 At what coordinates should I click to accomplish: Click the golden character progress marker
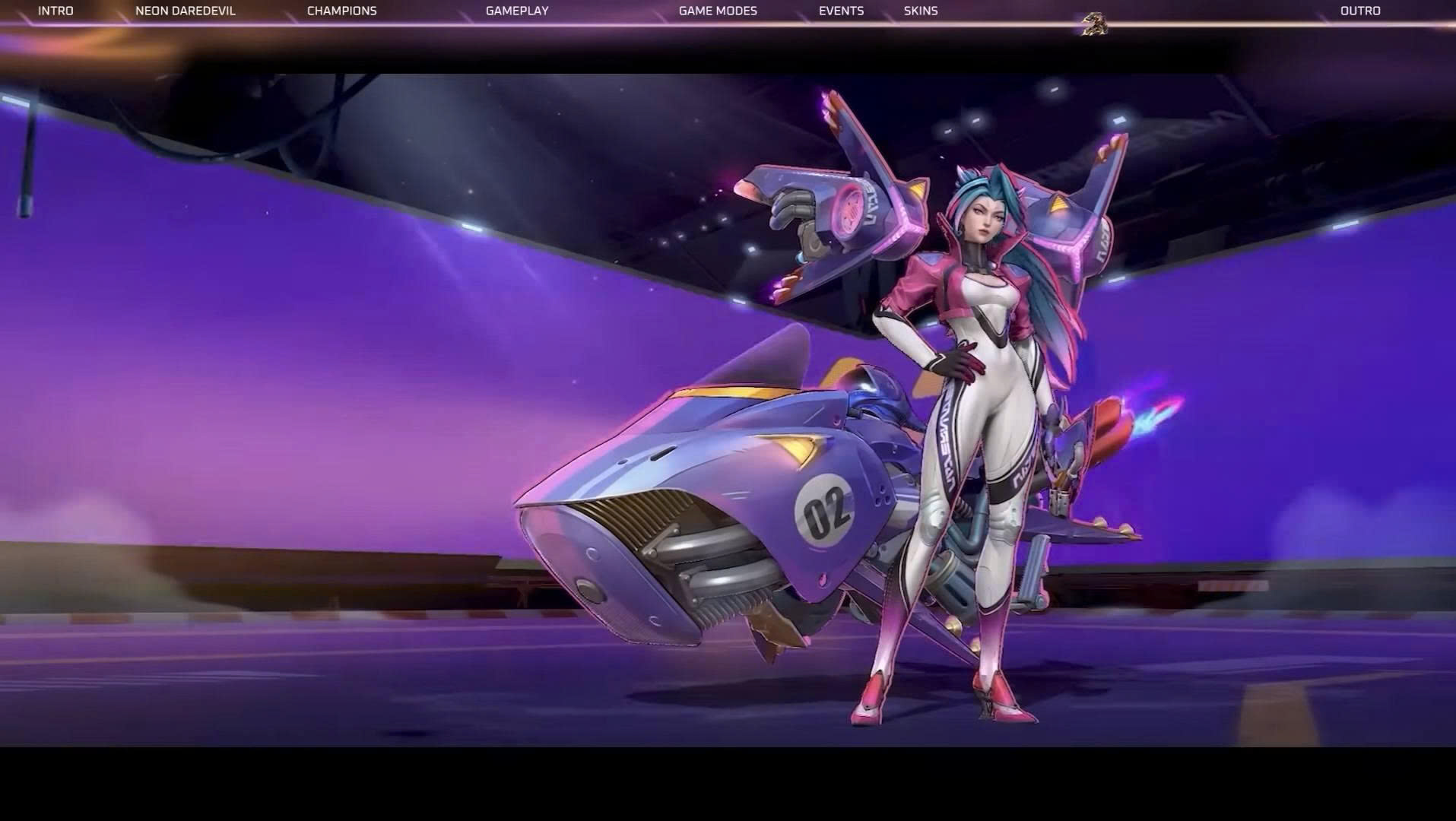[x=1094, y=24]
